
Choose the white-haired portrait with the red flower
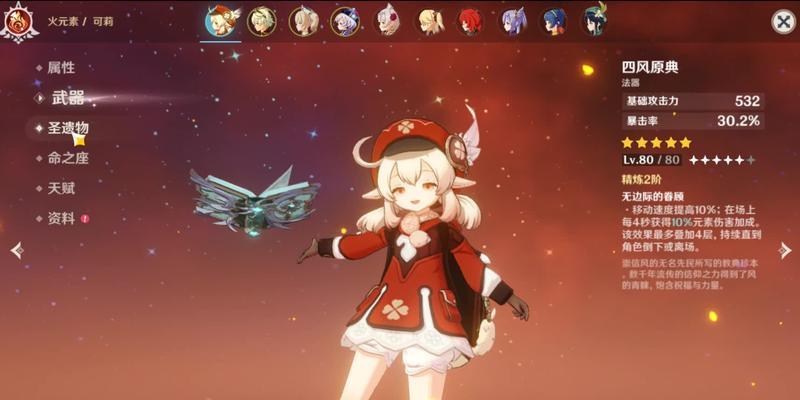(x=387, y=21)
